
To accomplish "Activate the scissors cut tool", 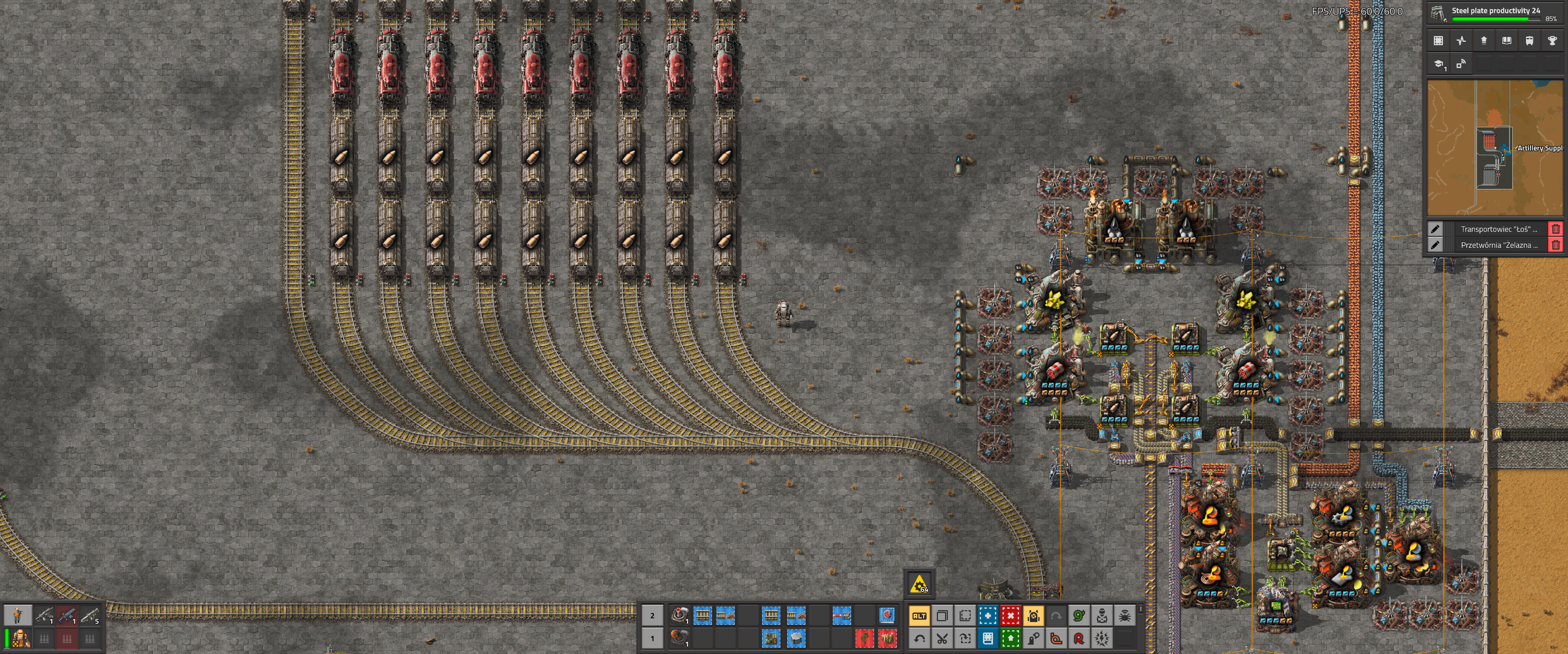I will click(941, 638).
